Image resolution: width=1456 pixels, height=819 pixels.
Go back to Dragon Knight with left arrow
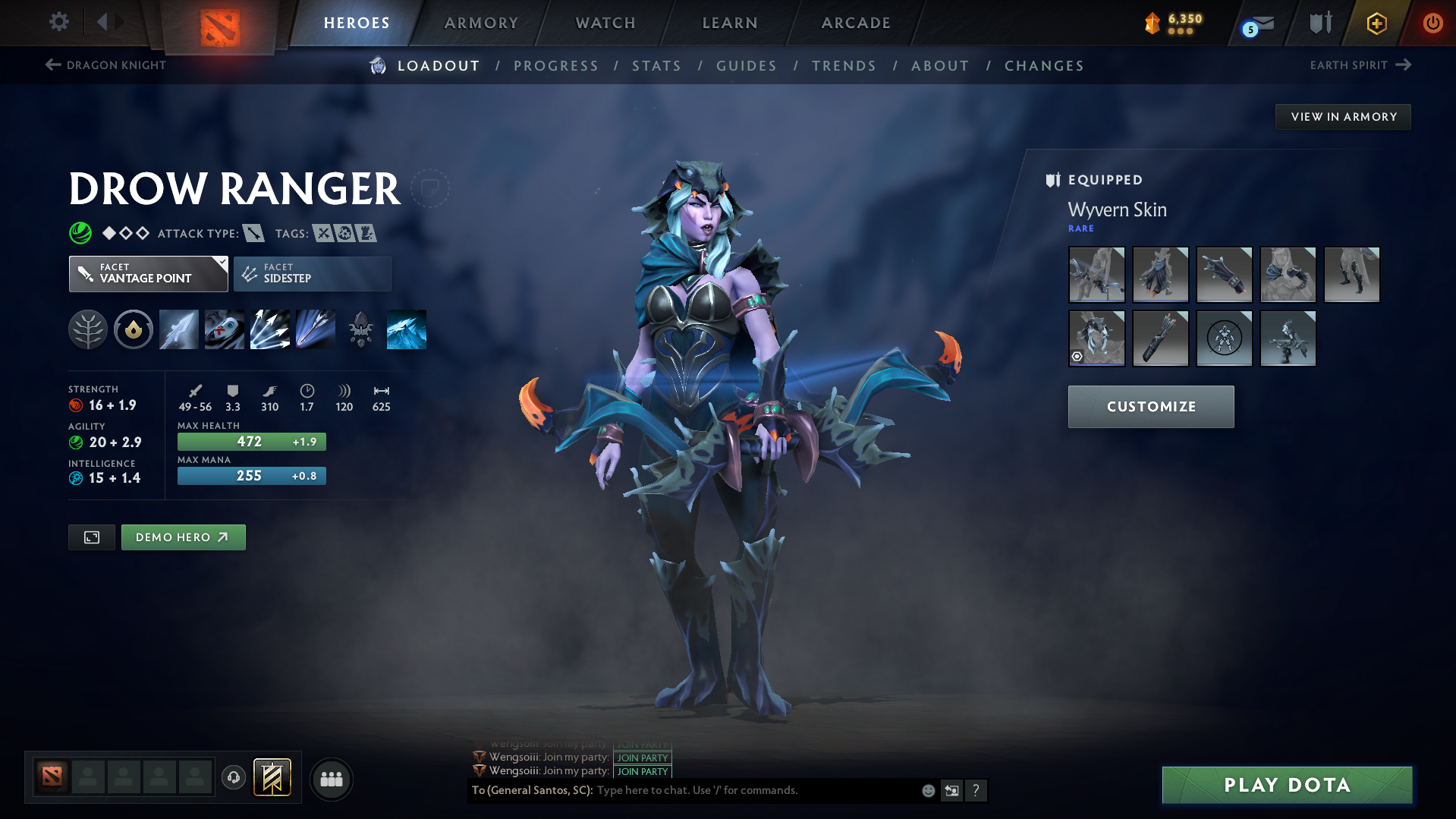[x=52, y=65]
